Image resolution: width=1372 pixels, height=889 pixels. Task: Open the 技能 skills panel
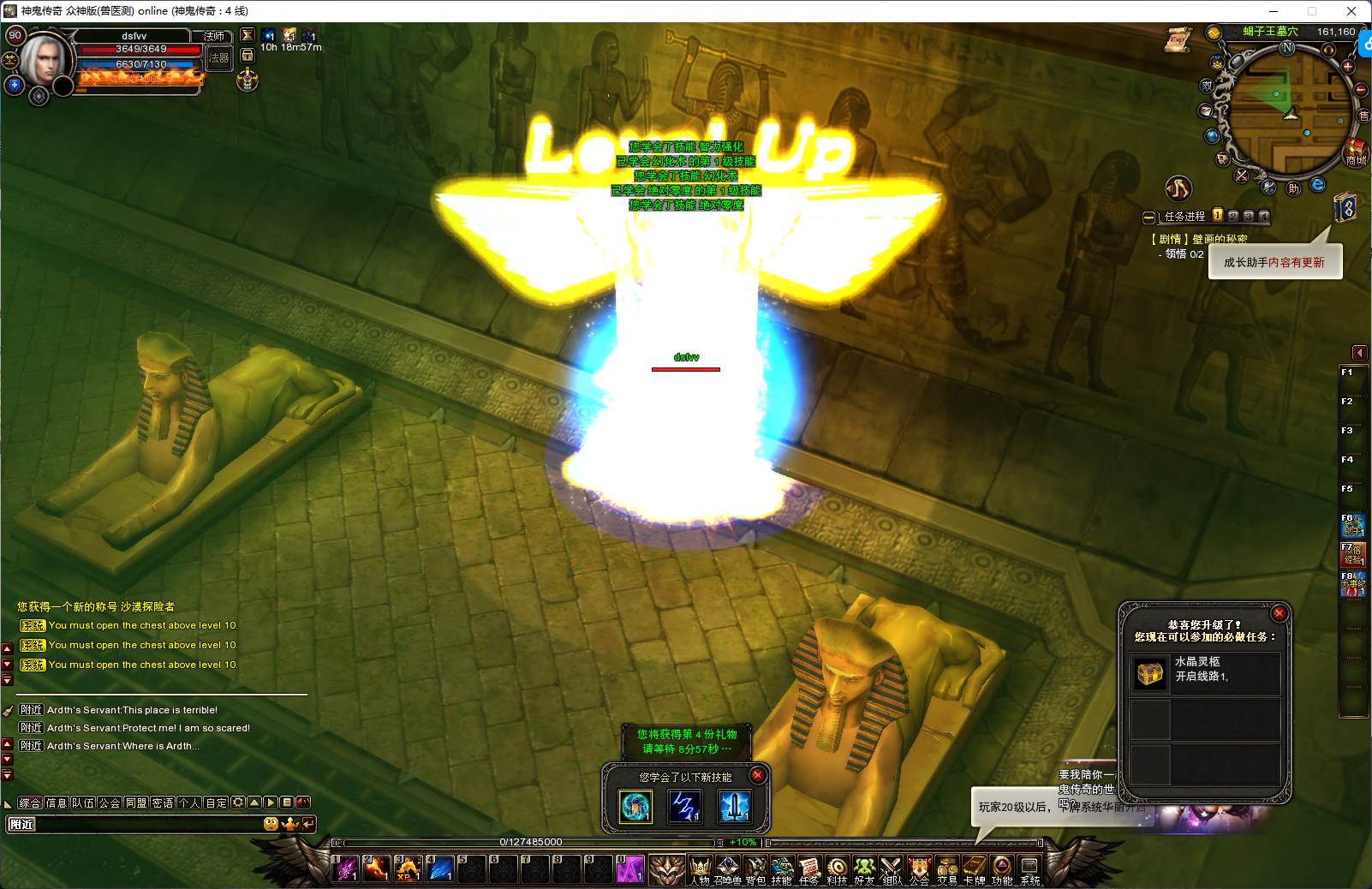[x=782, y=870]
